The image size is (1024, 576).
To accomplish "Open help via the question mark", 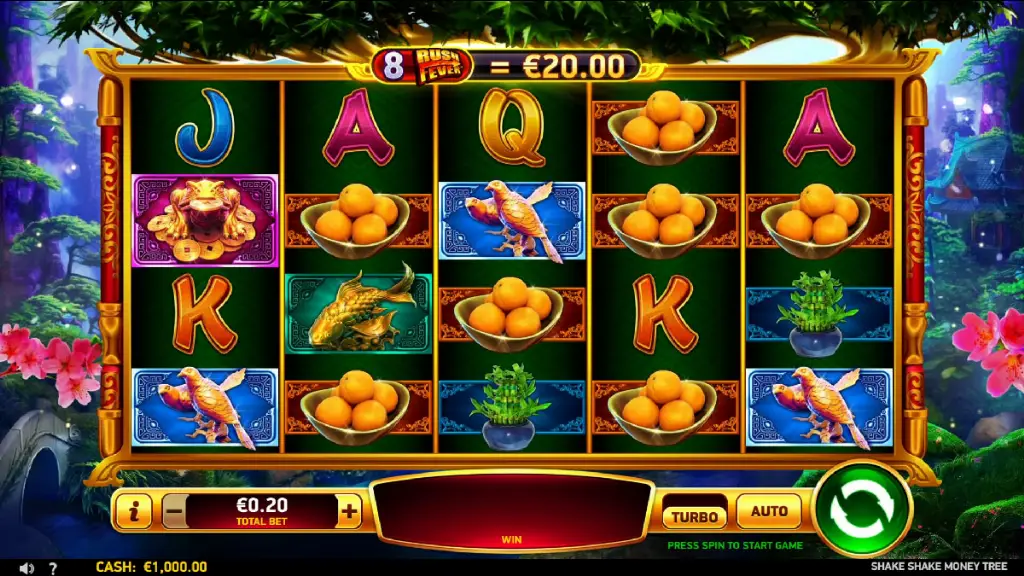I will click(x=53, y=567).
